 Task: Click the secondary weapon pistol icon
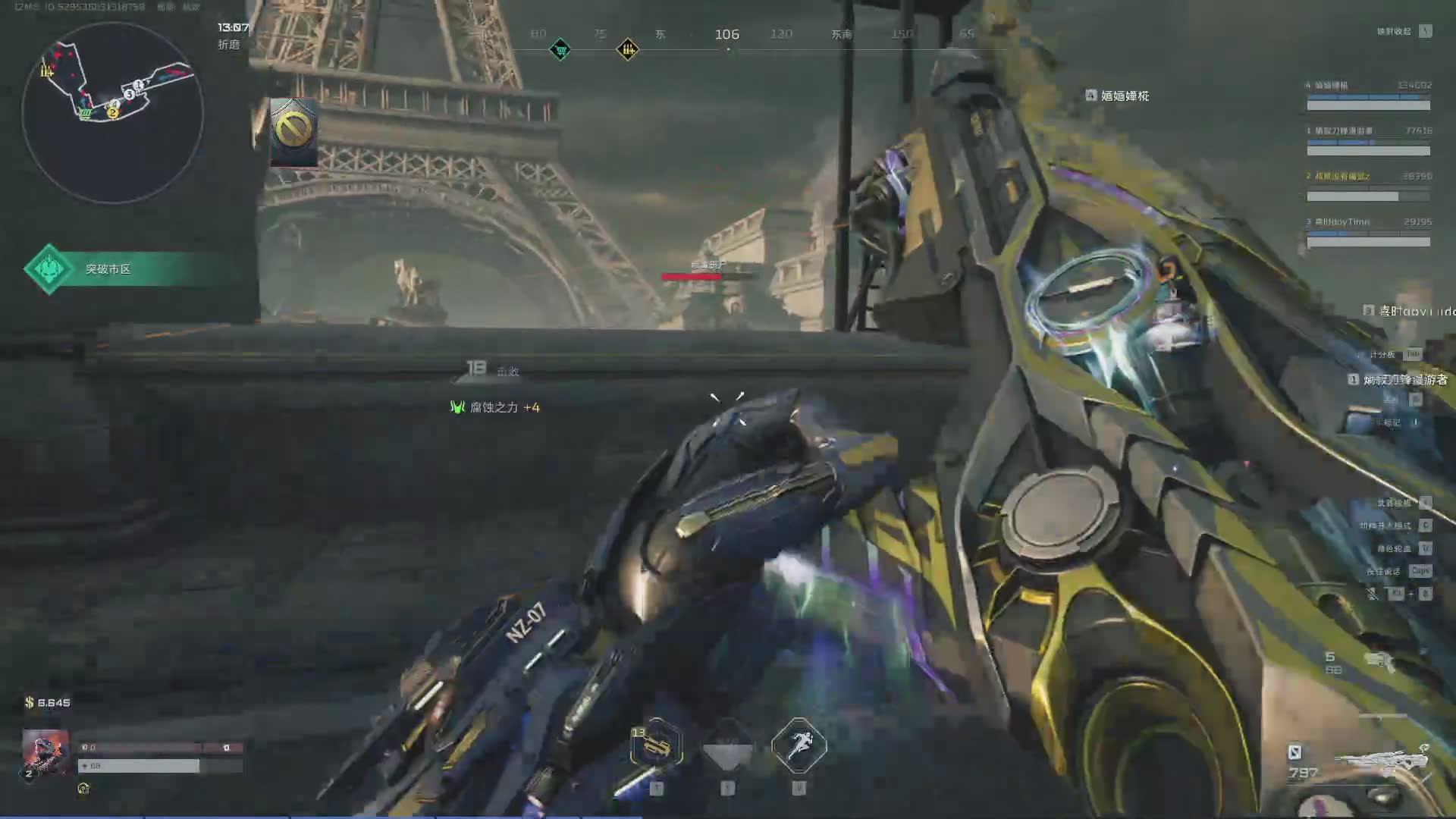click(1379, 661)
